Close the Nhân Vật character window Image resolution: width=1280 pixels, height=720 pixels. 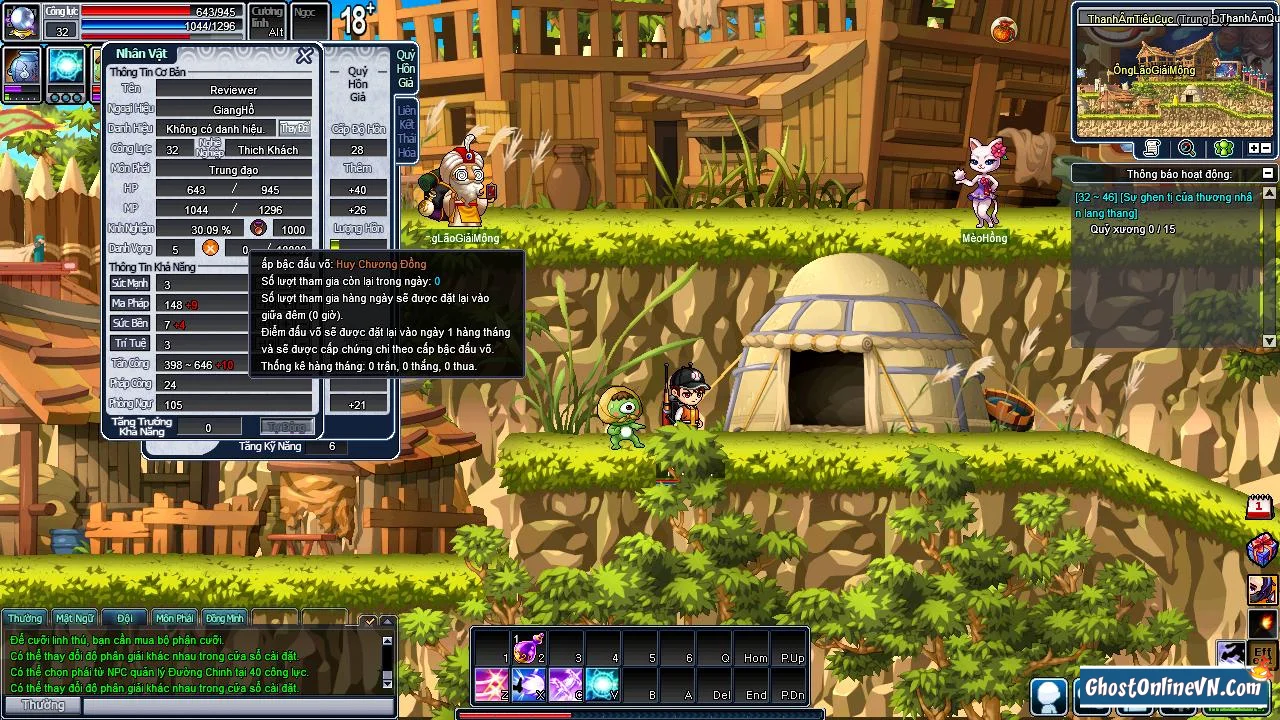[x=304, y=56]
